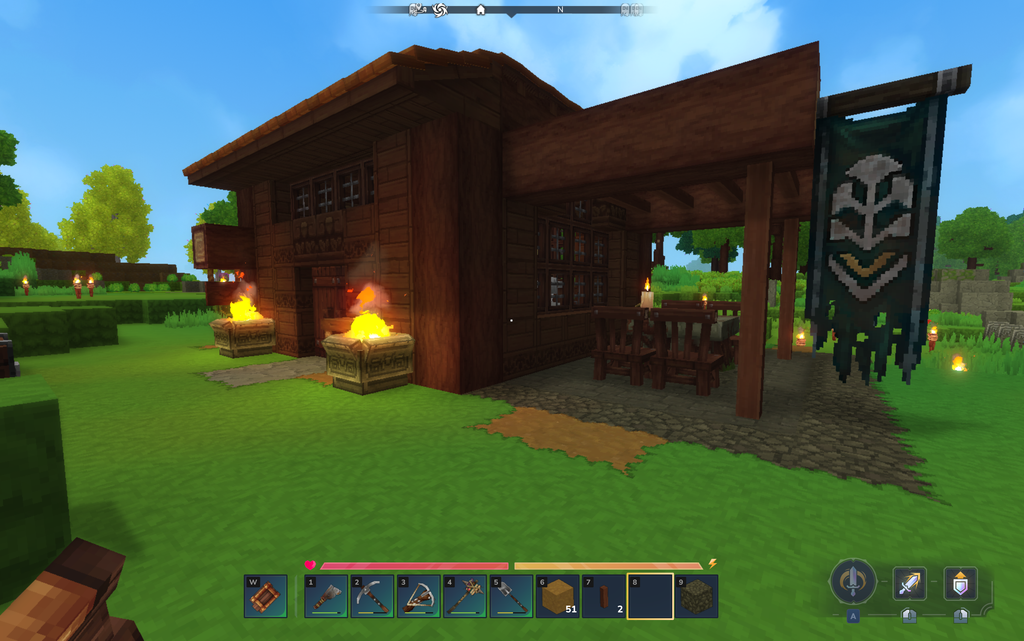
Task: Select the pickaxe hotbar slot
Action: 372,596
